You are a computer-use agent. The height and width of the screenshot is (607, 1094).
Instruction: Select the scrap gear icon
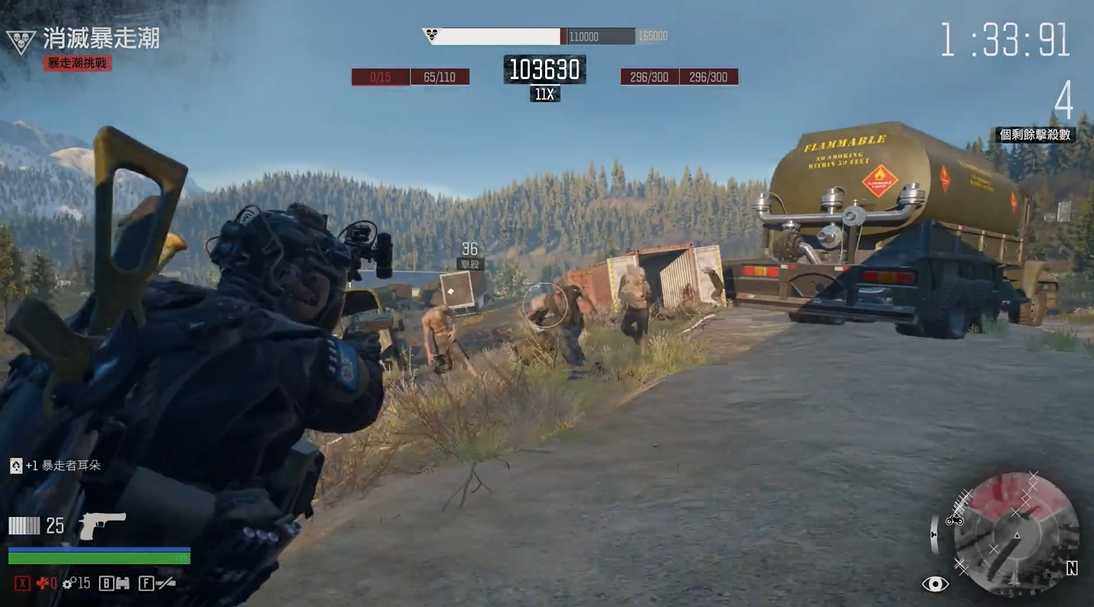[68, 583]
